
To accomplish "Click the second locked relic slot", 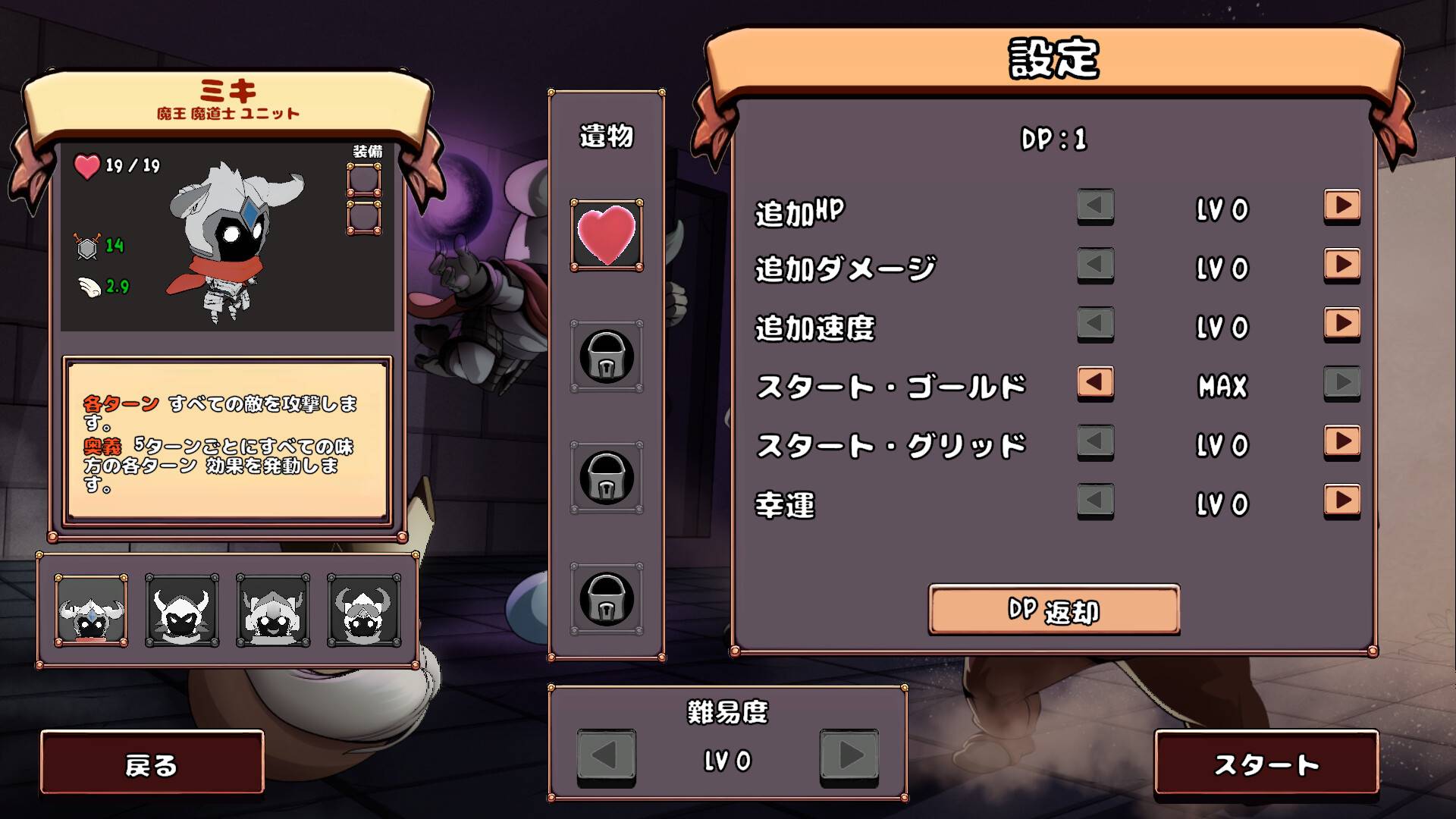I will click(605, 476).
